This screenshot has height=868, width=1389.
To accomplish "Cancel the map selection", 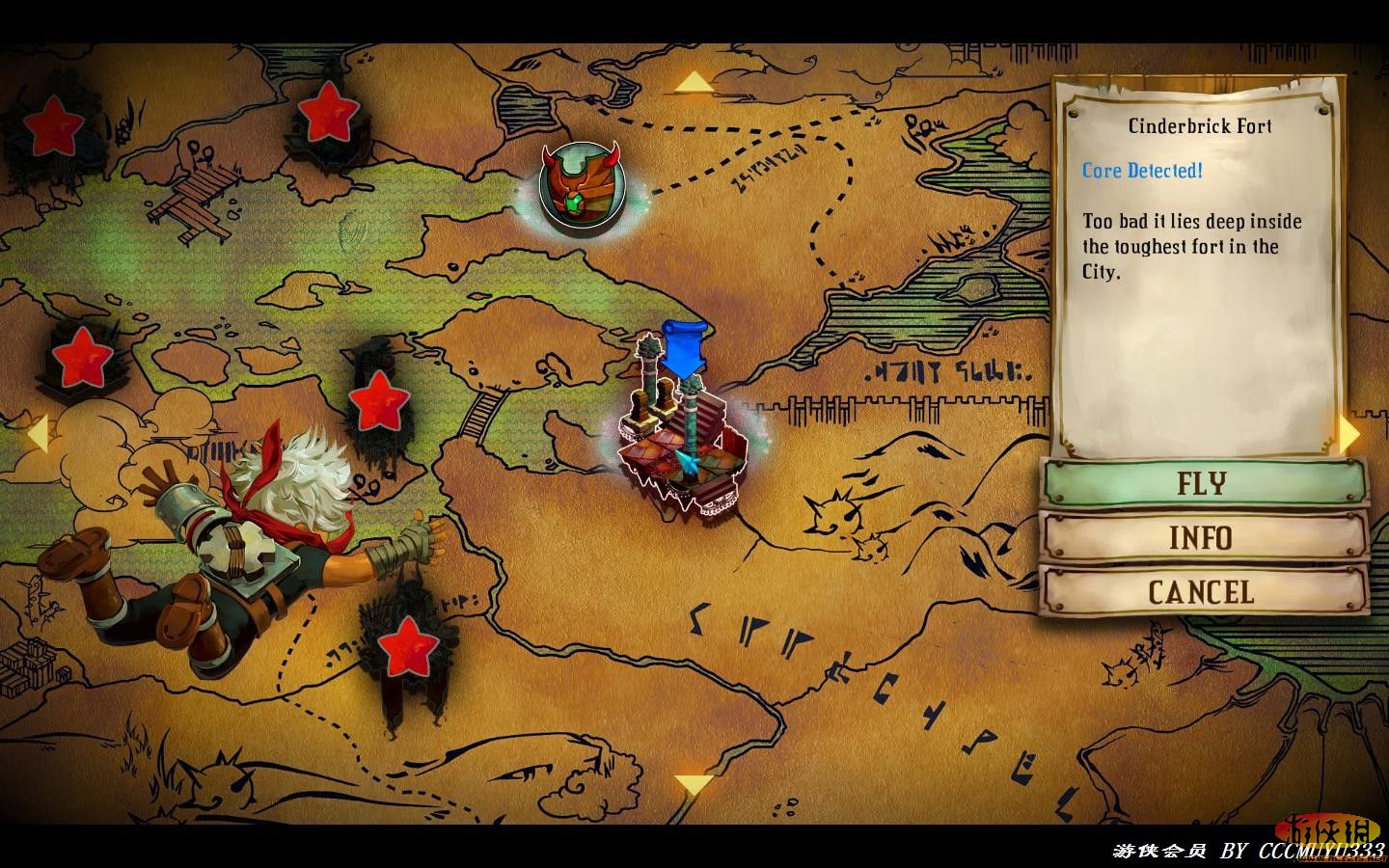I will pyautogui.click(x=1202, y=591).
